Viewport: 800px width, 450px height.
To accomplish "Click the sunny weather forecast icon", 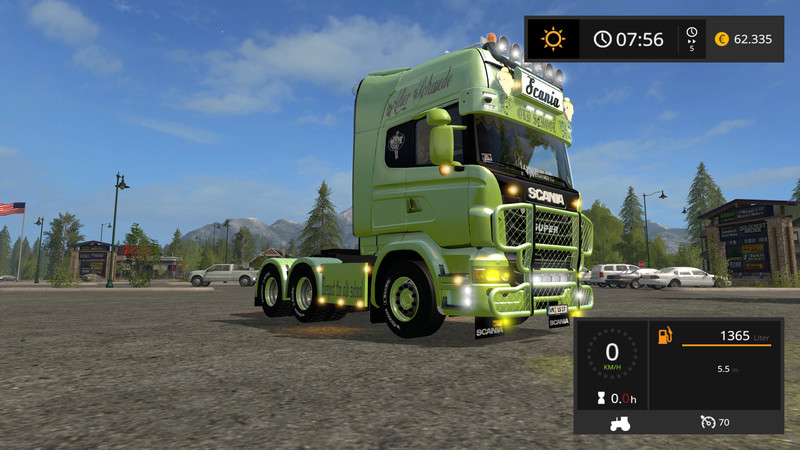I will click(553, 39).
